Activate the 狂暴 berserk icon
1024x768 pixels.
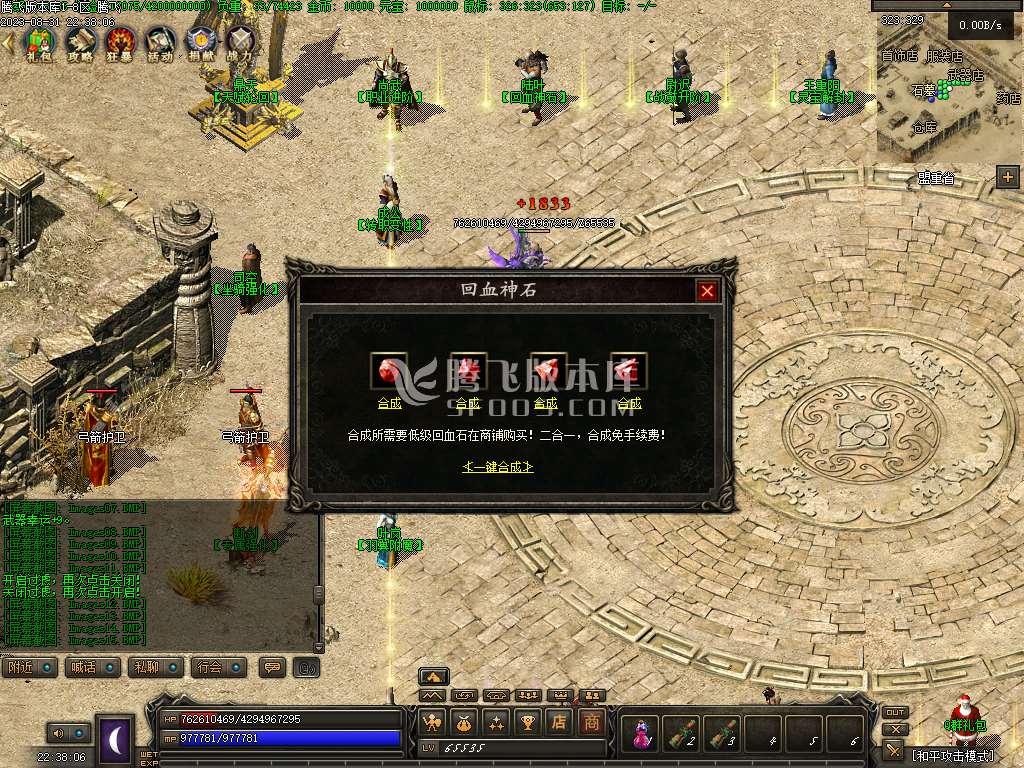120,43
